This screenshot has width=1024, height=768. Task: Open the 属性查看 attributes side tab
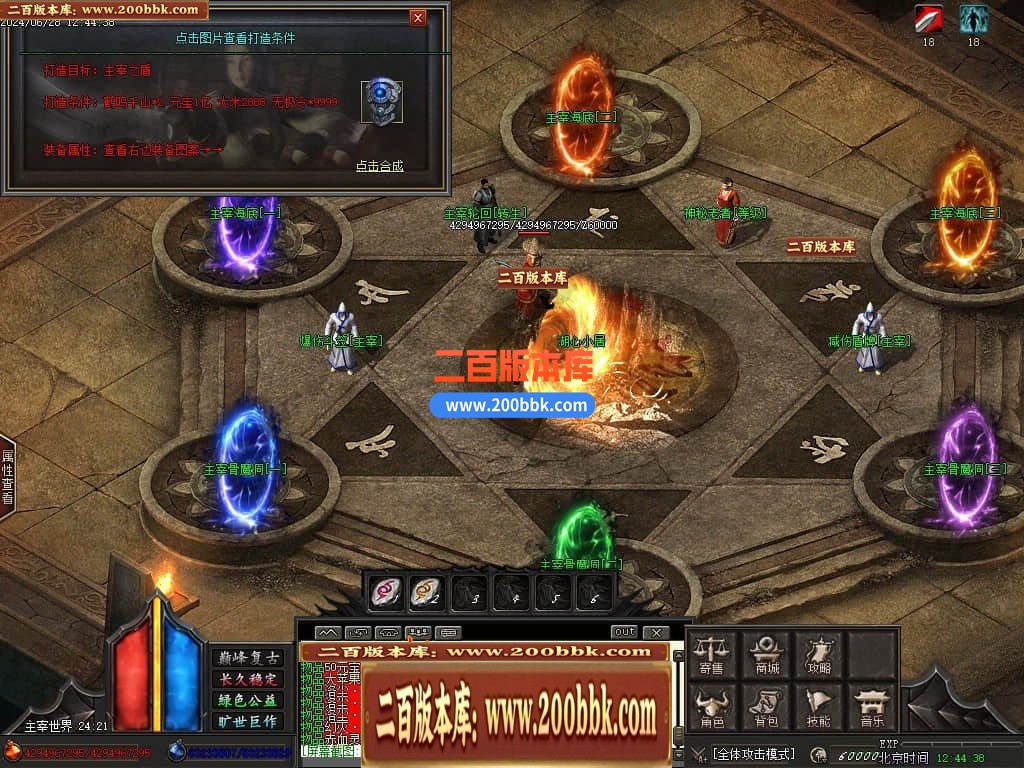click(x=7, y=476)
